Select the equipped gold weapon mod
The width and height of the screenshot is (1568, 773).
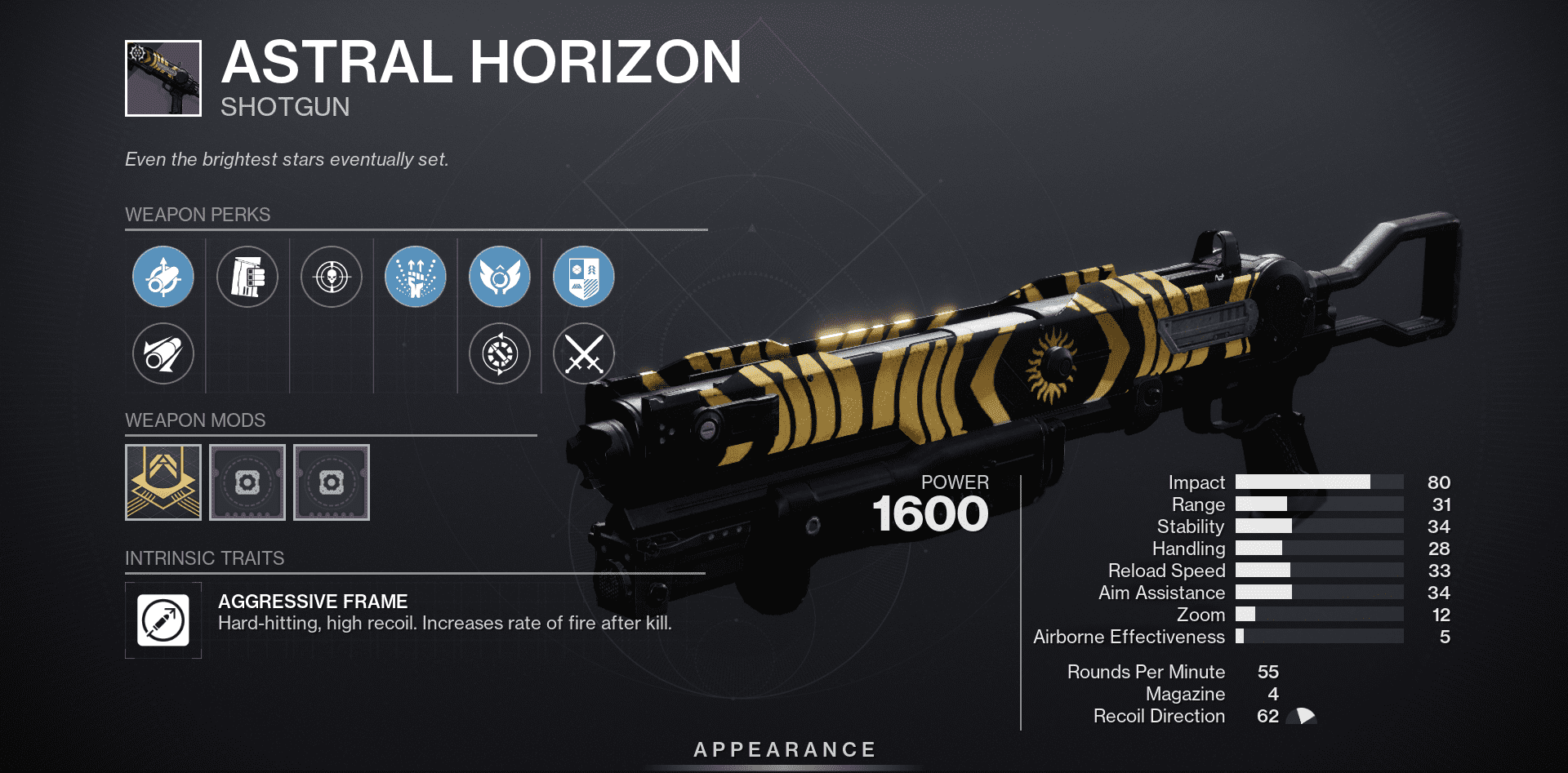point(163,482)
